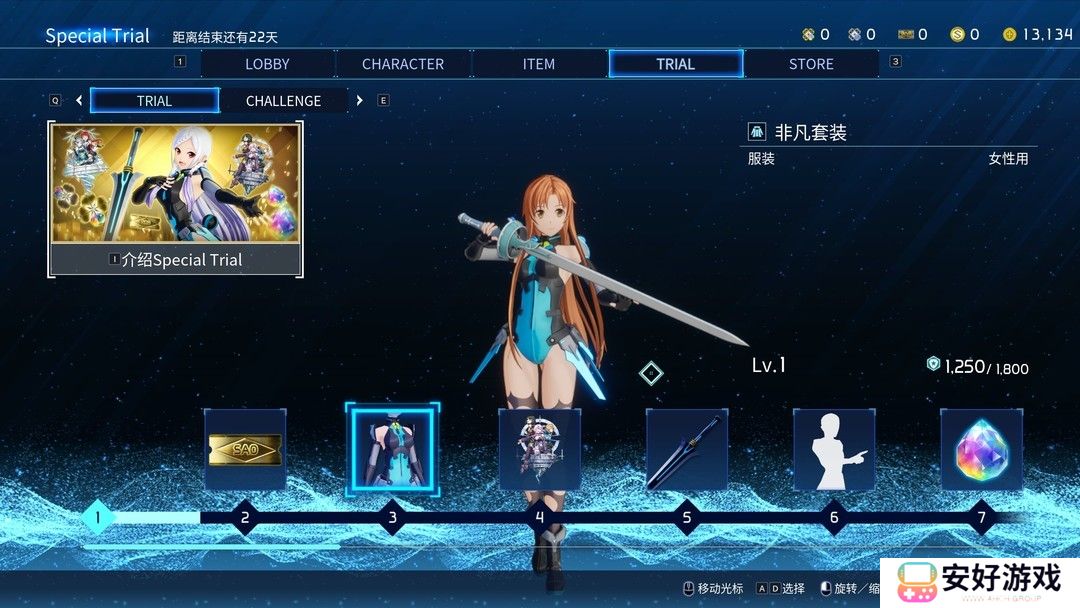This screenshot has width=1080, height=608.
Task: Jump to level 5 on the track
Action: [x=687, y=518]
